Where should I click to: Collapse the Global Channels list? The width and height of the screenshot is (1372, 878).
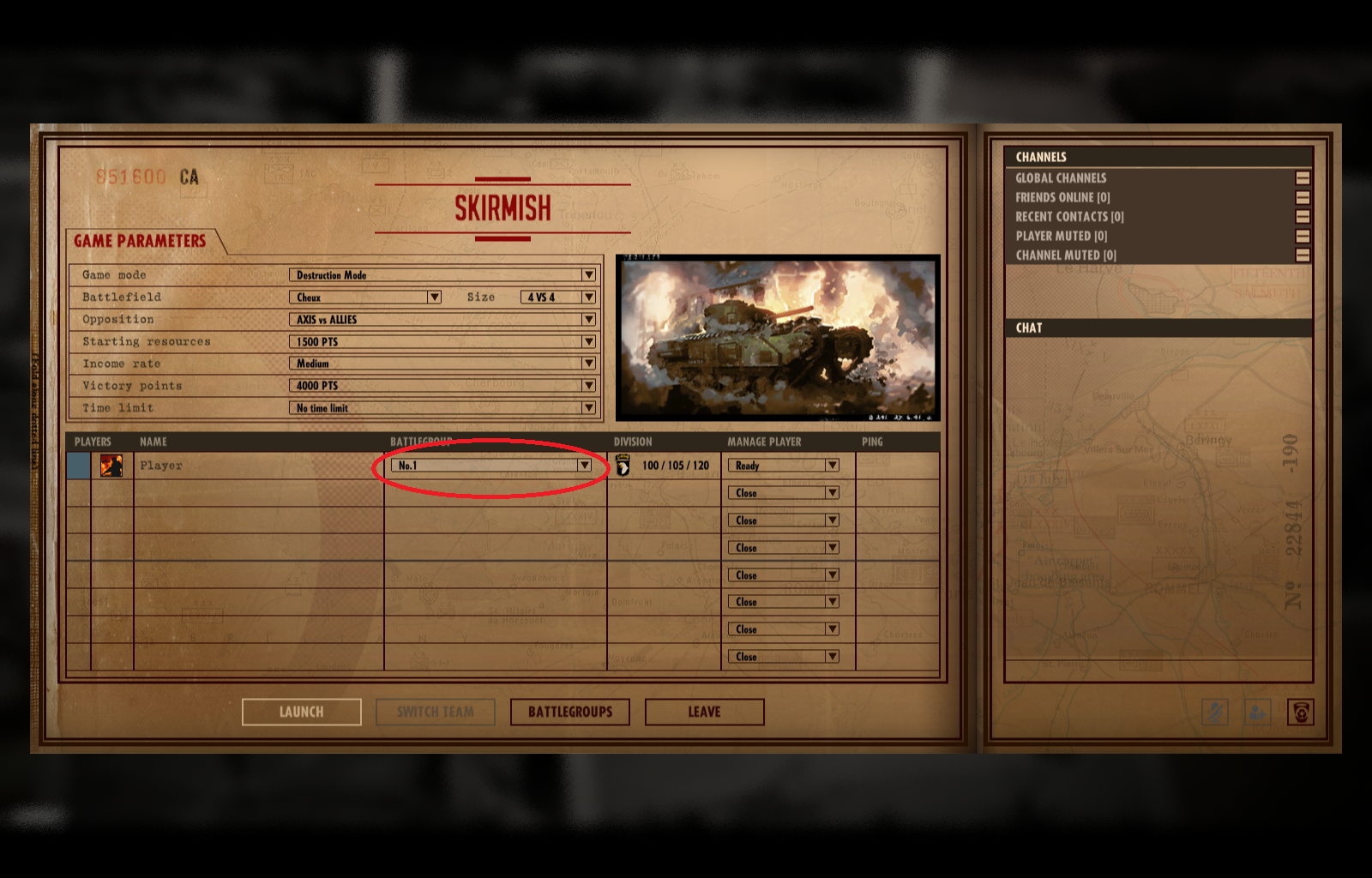1303,178
